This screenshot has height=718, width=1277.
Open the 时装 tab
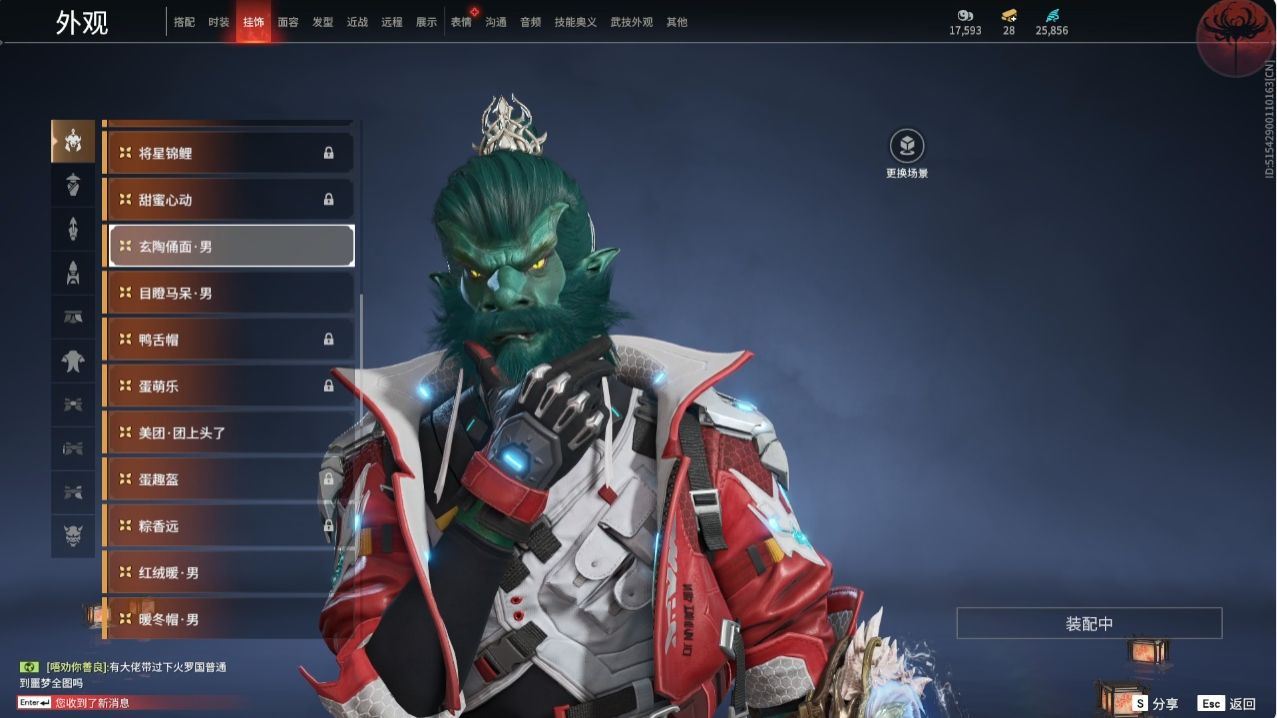(218, 22)
